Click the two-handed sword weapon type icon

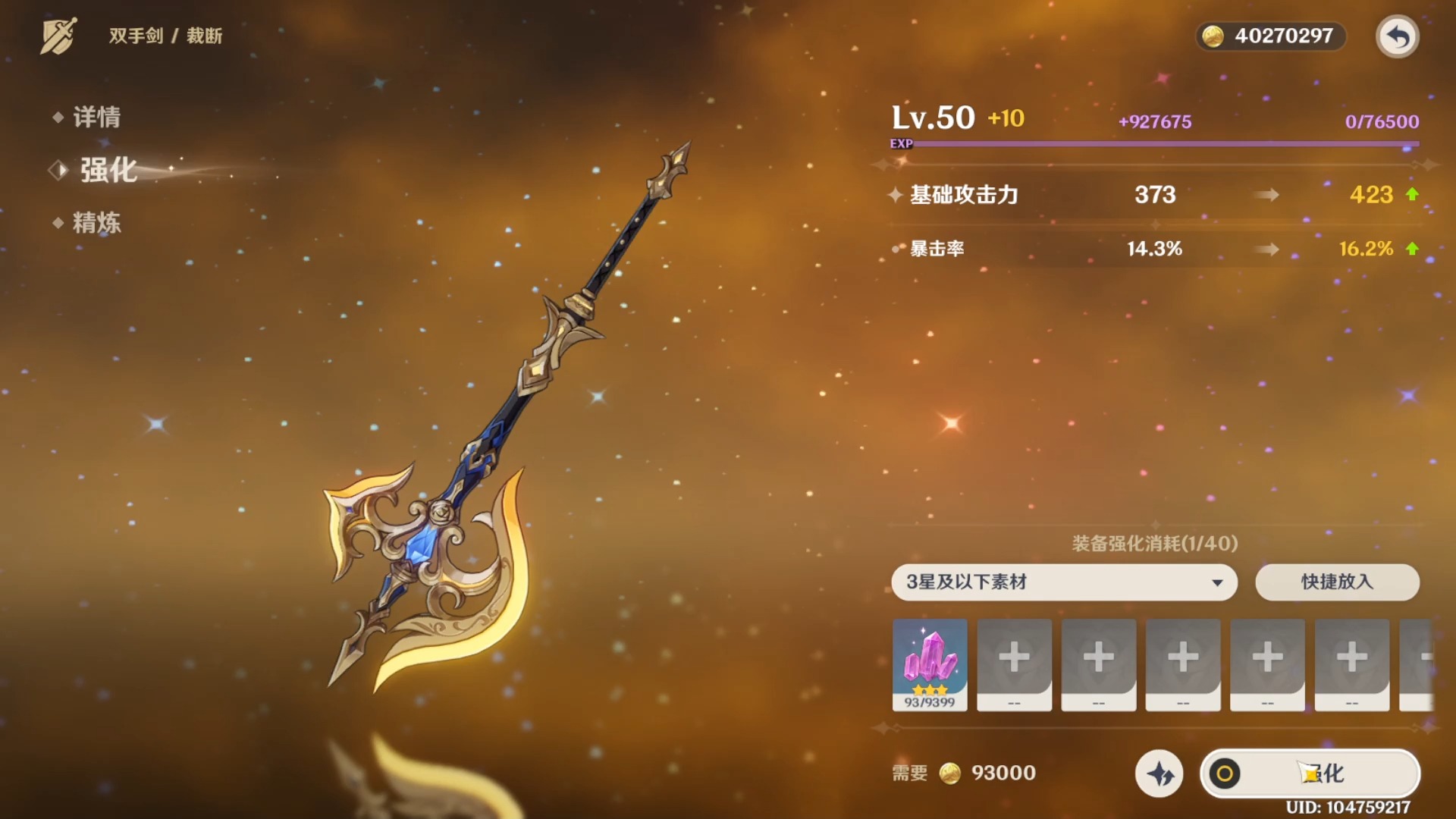[x=58, y=36]
